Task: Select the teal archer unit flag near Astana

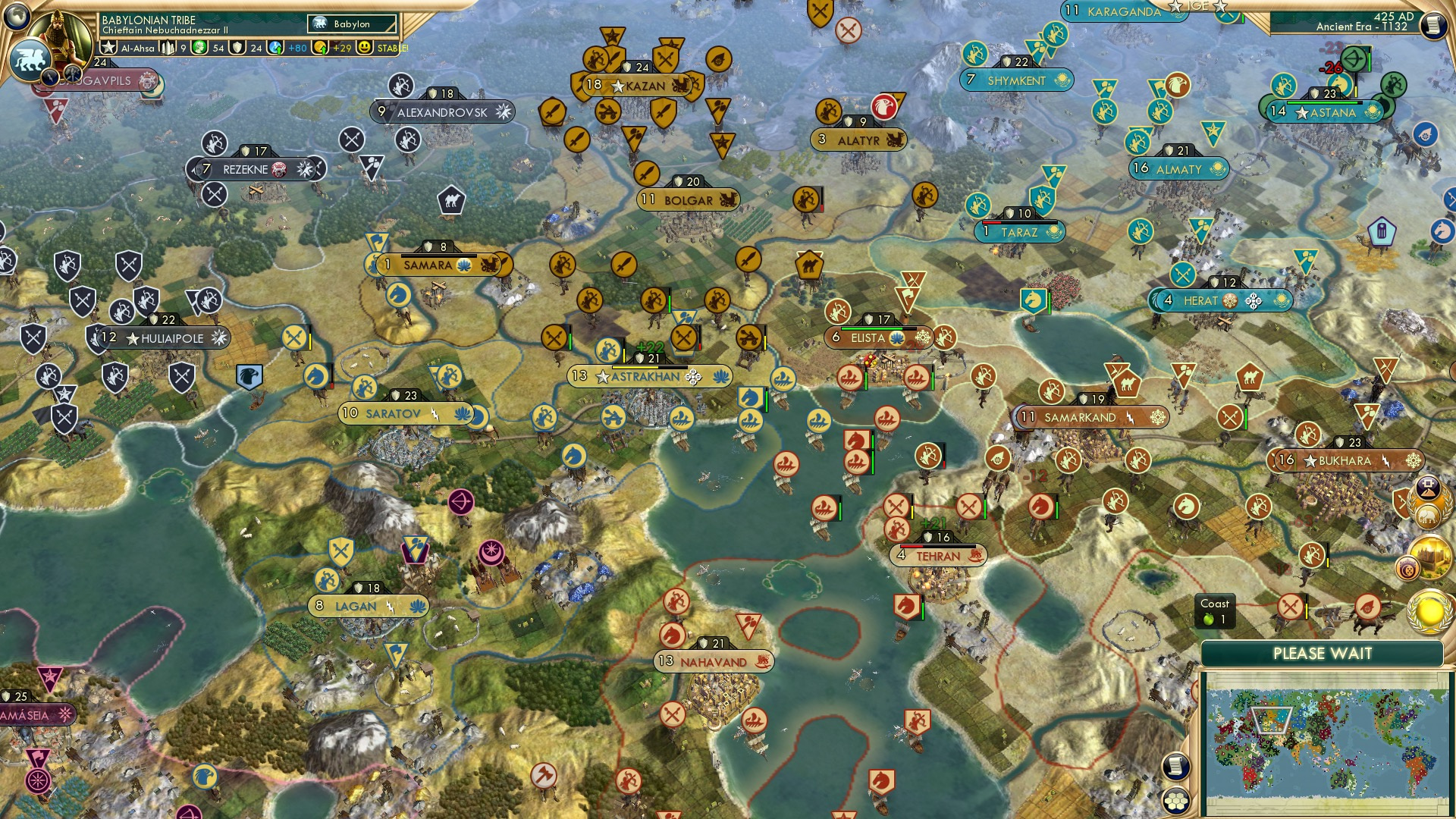Action: [1282, 84]
